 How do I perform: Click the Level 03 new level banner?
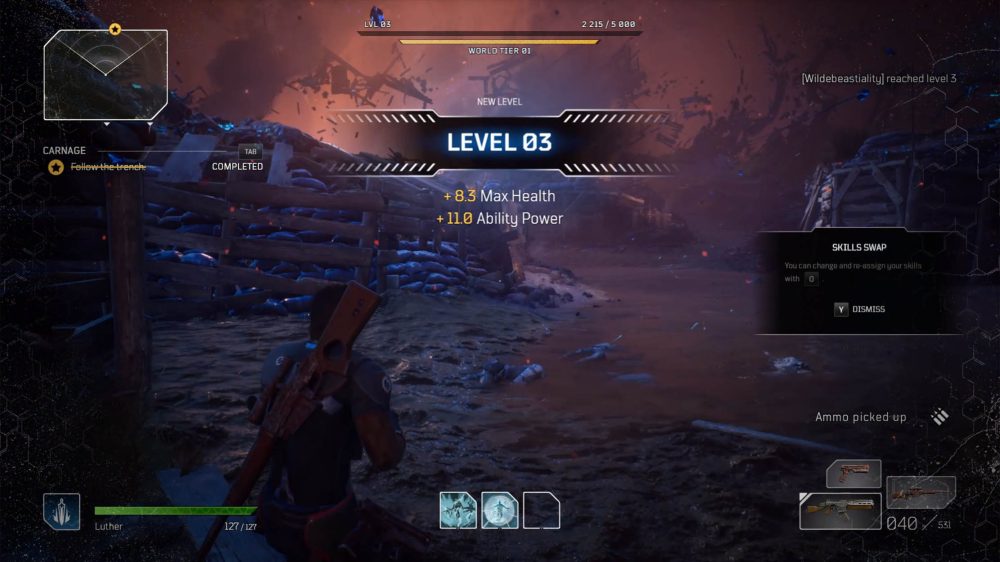[499, 142]
